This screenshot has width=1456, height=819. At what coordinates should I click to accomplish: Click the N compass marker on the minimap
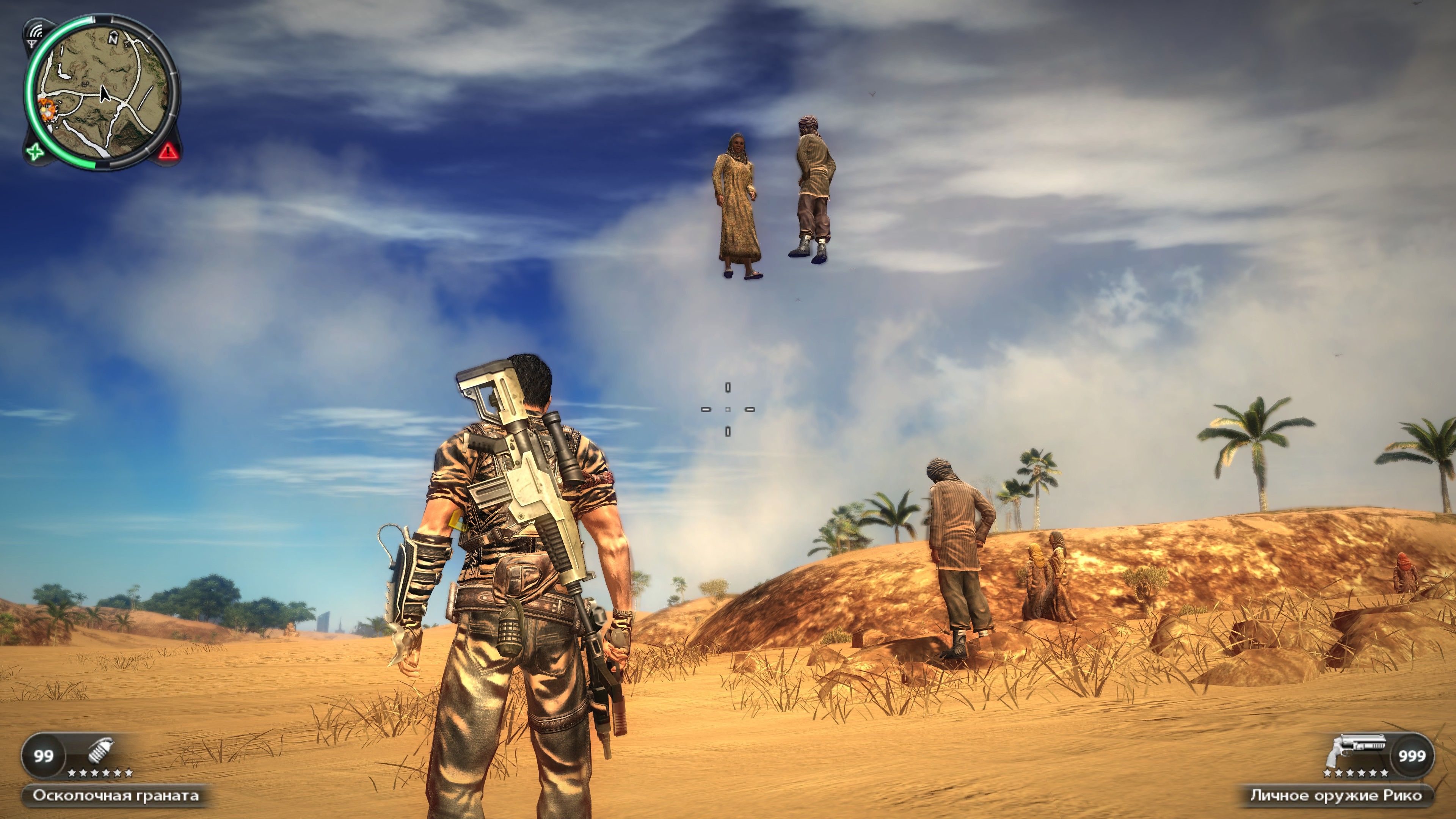114,38
